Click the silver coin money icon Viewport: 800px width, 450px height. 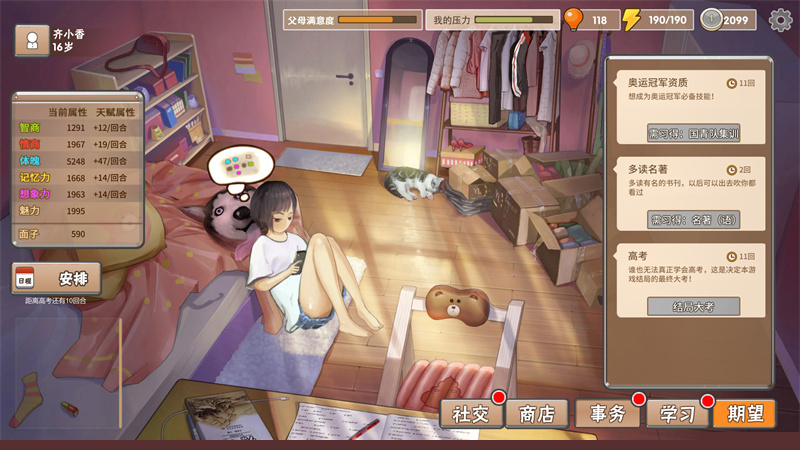coord(713,19)
